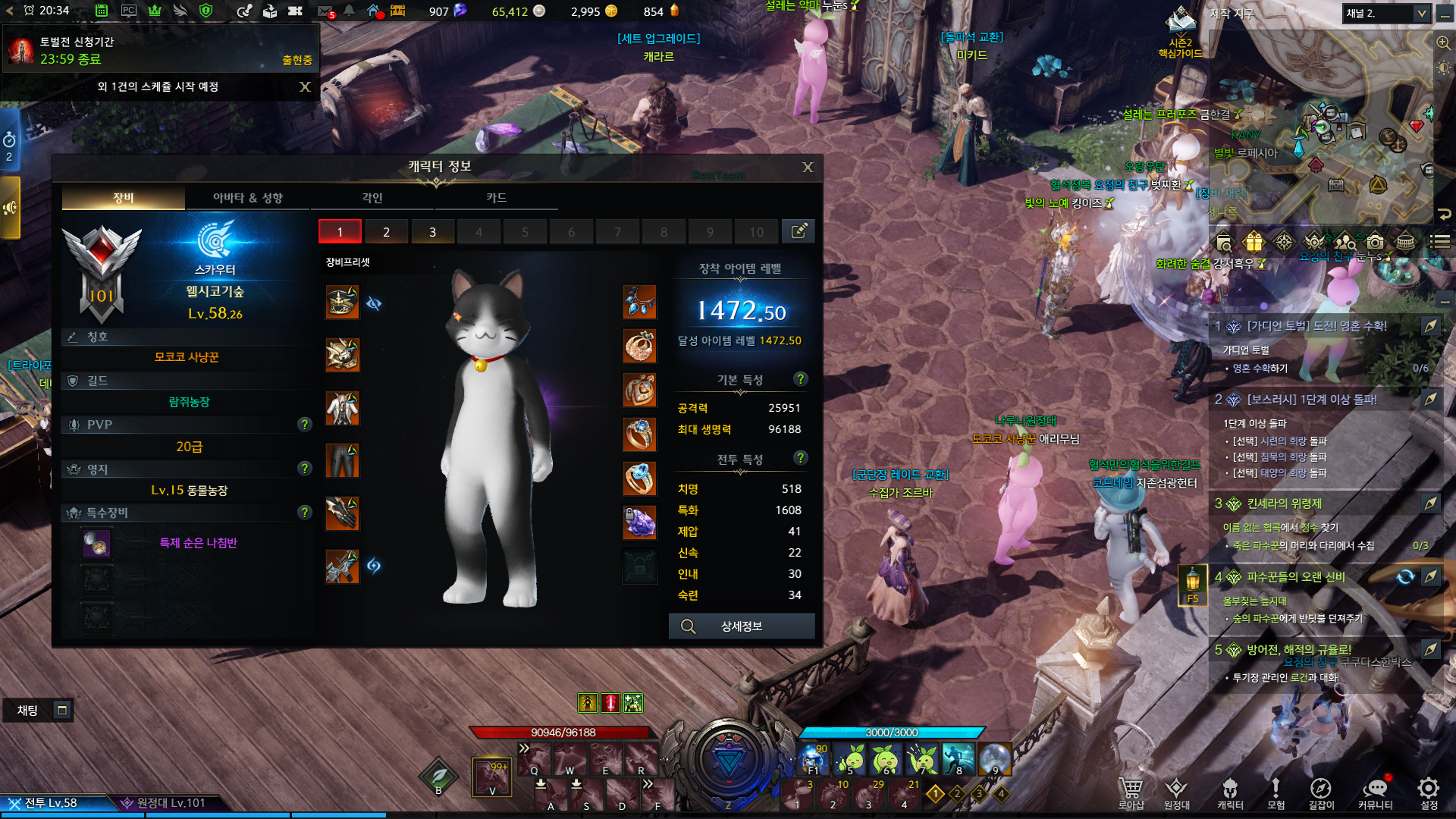Open 상세정보 detailed stats
This screenshot has width=1456, height=819.
tap(741, 626)
